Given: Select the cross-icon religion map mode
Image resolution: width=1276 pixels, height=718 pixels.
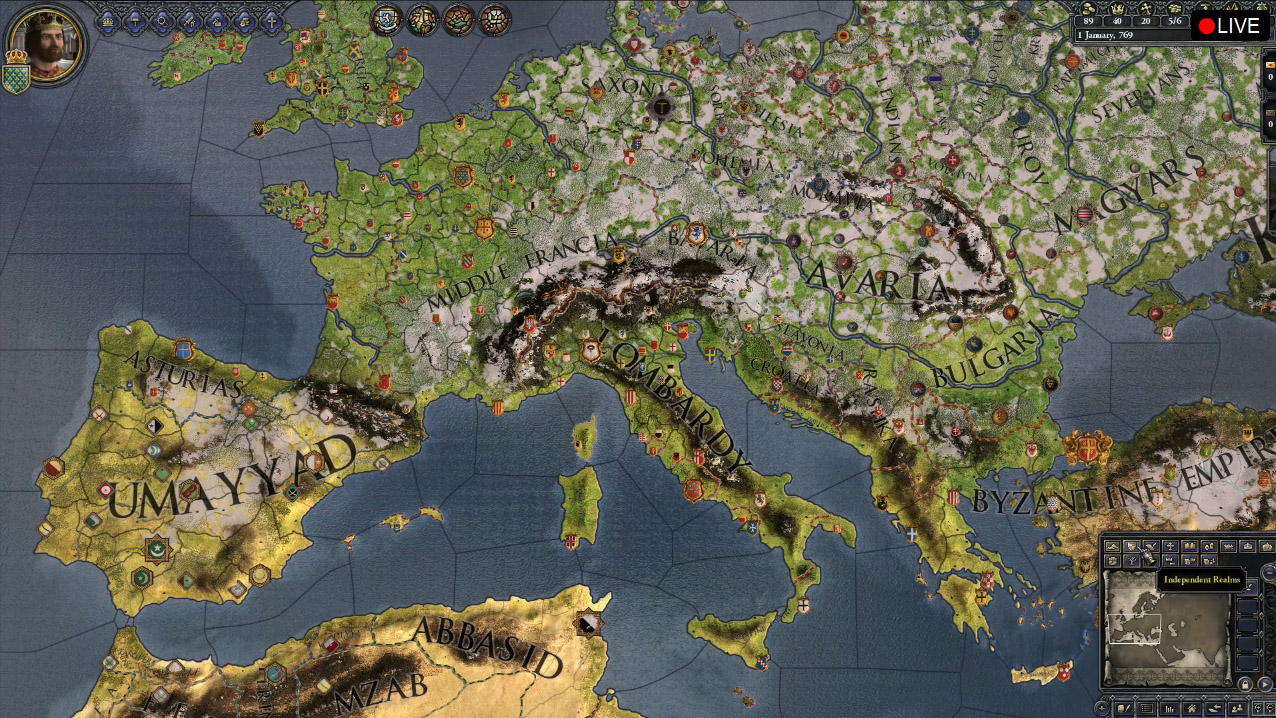Looking at the screenshot, I should (1170, 546).
